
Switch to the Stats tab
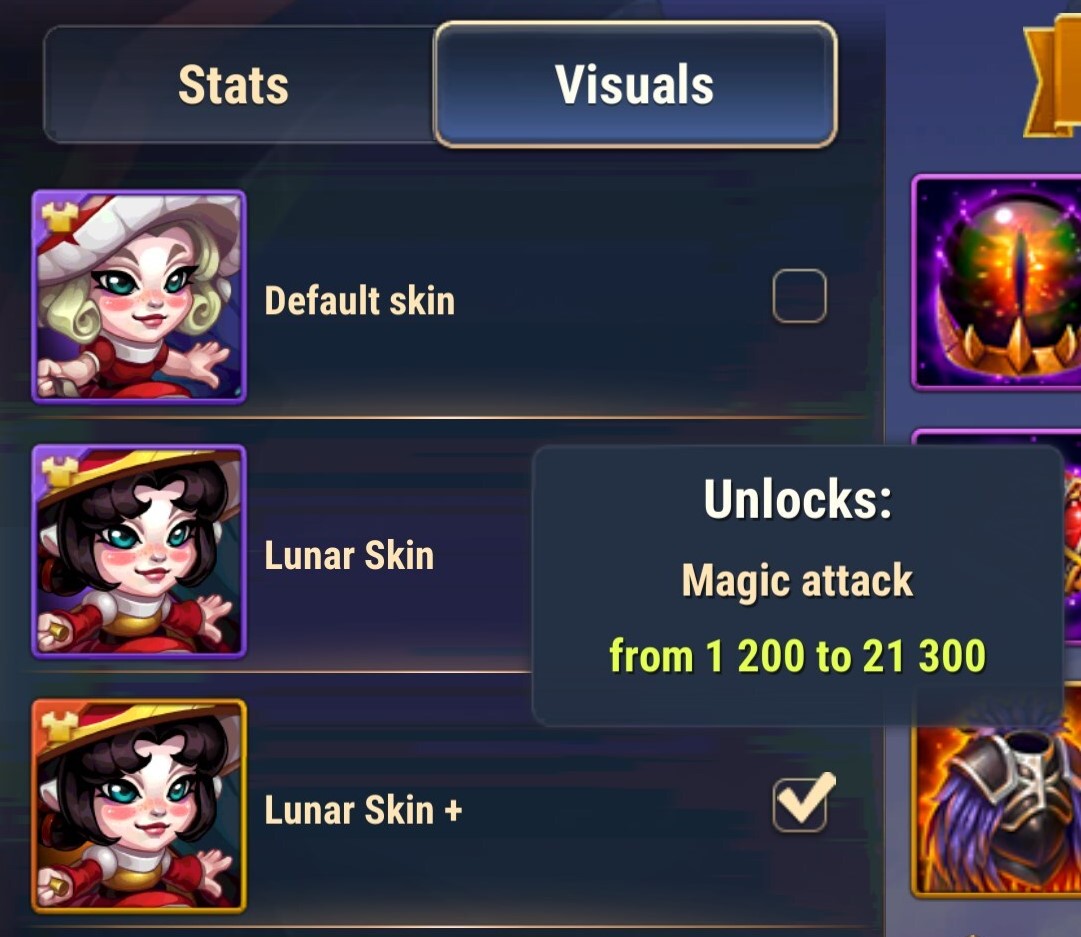point(234,85)
